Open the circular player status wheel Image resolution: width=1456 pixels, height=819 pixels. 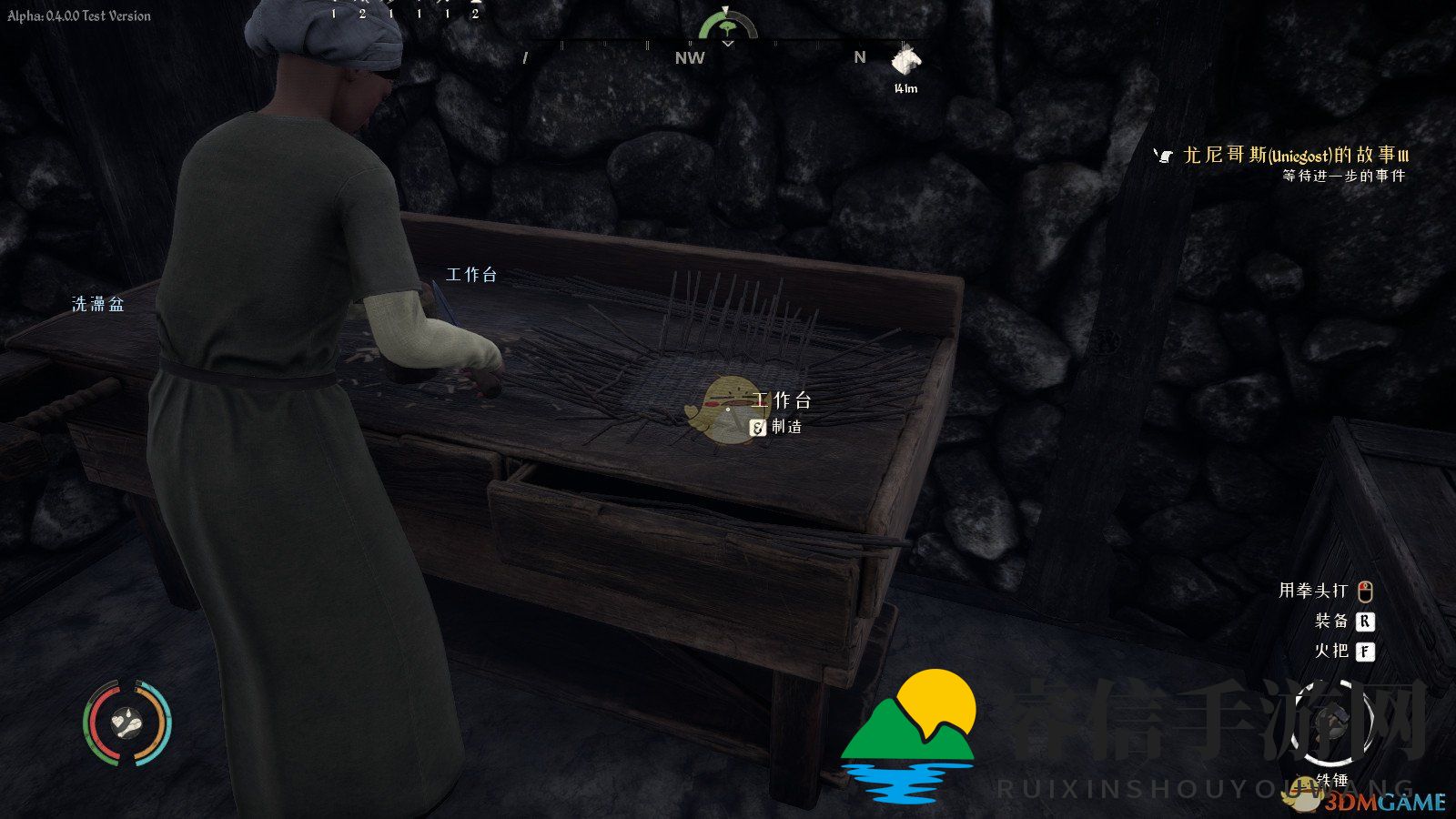[127, 723]
